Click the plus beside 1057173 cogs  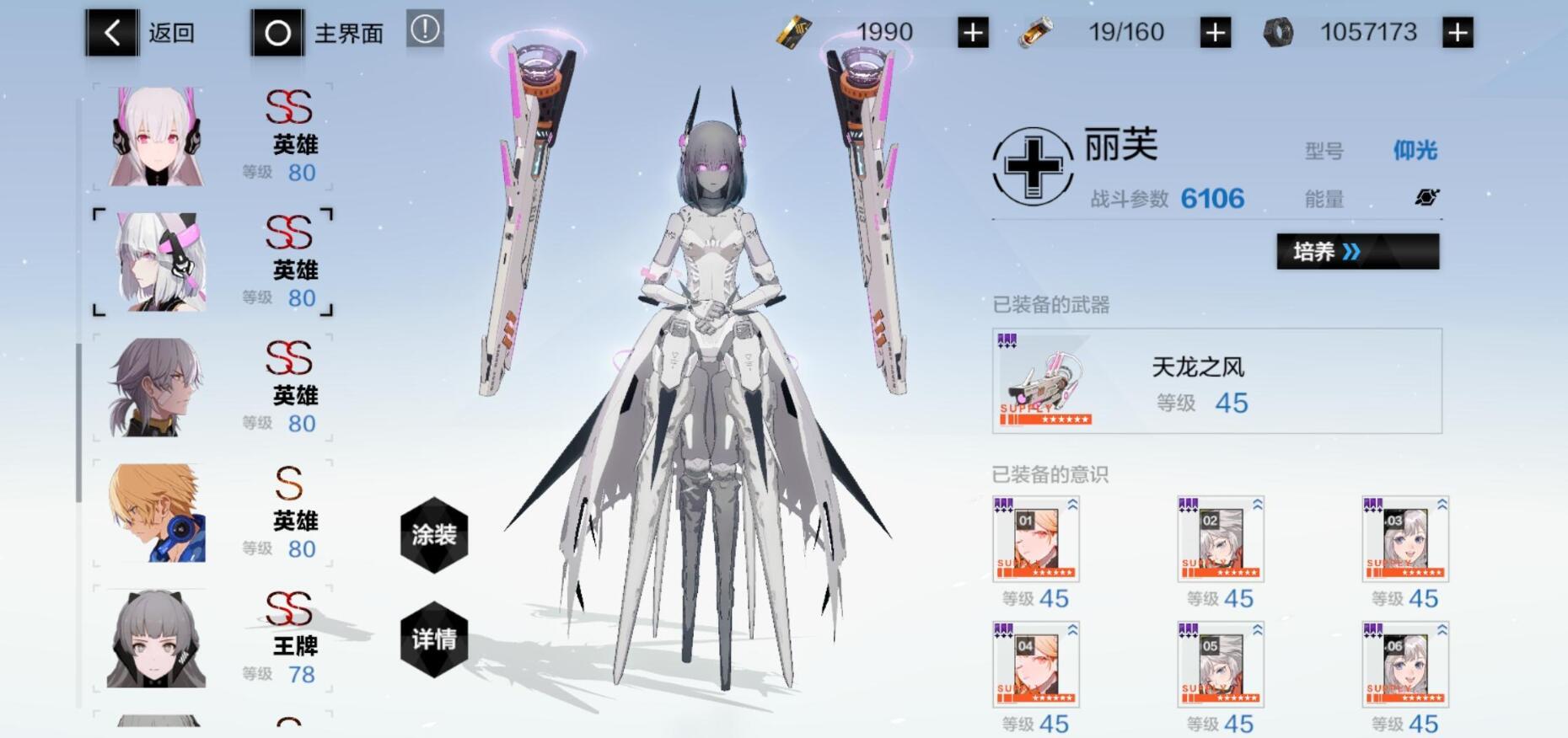pos(1458,32)
